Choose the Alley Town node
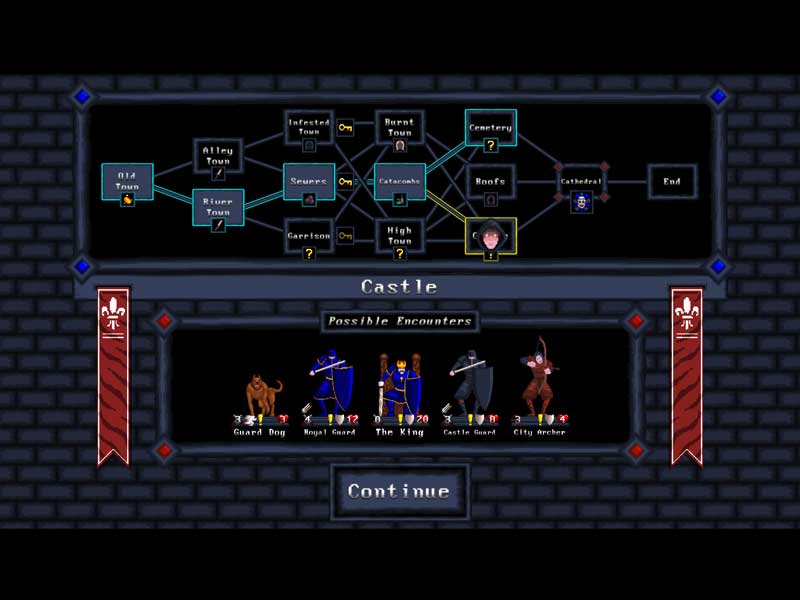Viewport: 800px width, 600px height. [217, 156]
